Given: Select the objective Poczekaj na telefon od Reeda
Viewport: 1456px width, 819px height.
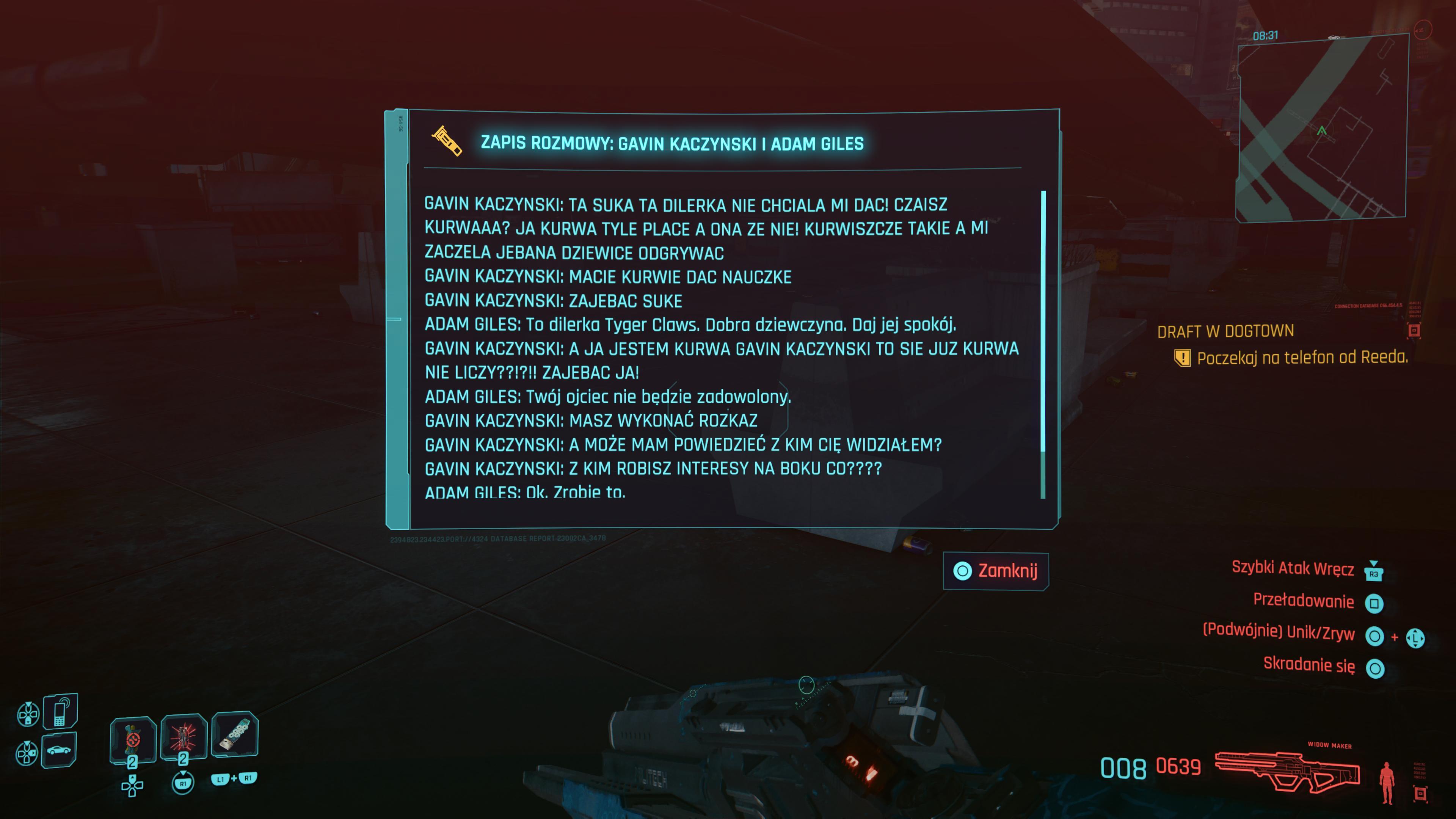Looking at the screenshot, I should point(1302,358).
